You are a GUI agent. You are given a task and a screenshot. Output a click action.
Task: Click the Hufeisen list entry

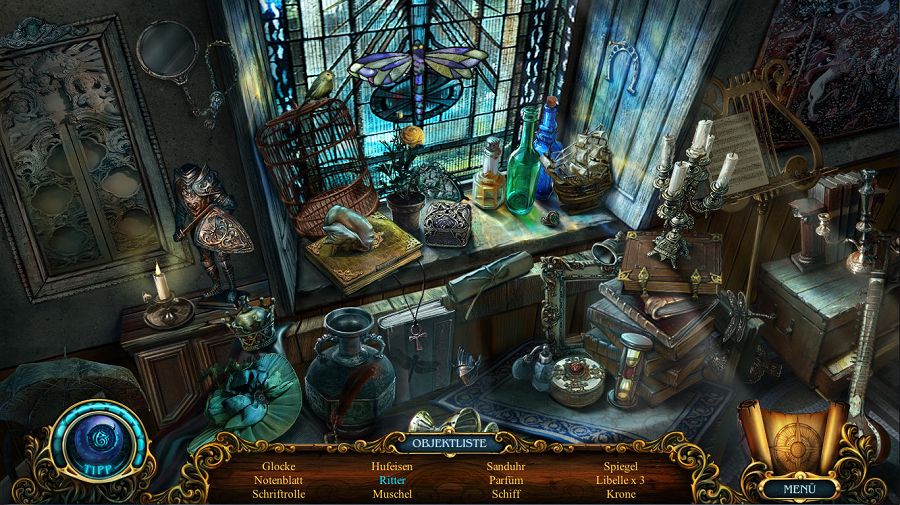pyautogui.click(x=392, y=466)
